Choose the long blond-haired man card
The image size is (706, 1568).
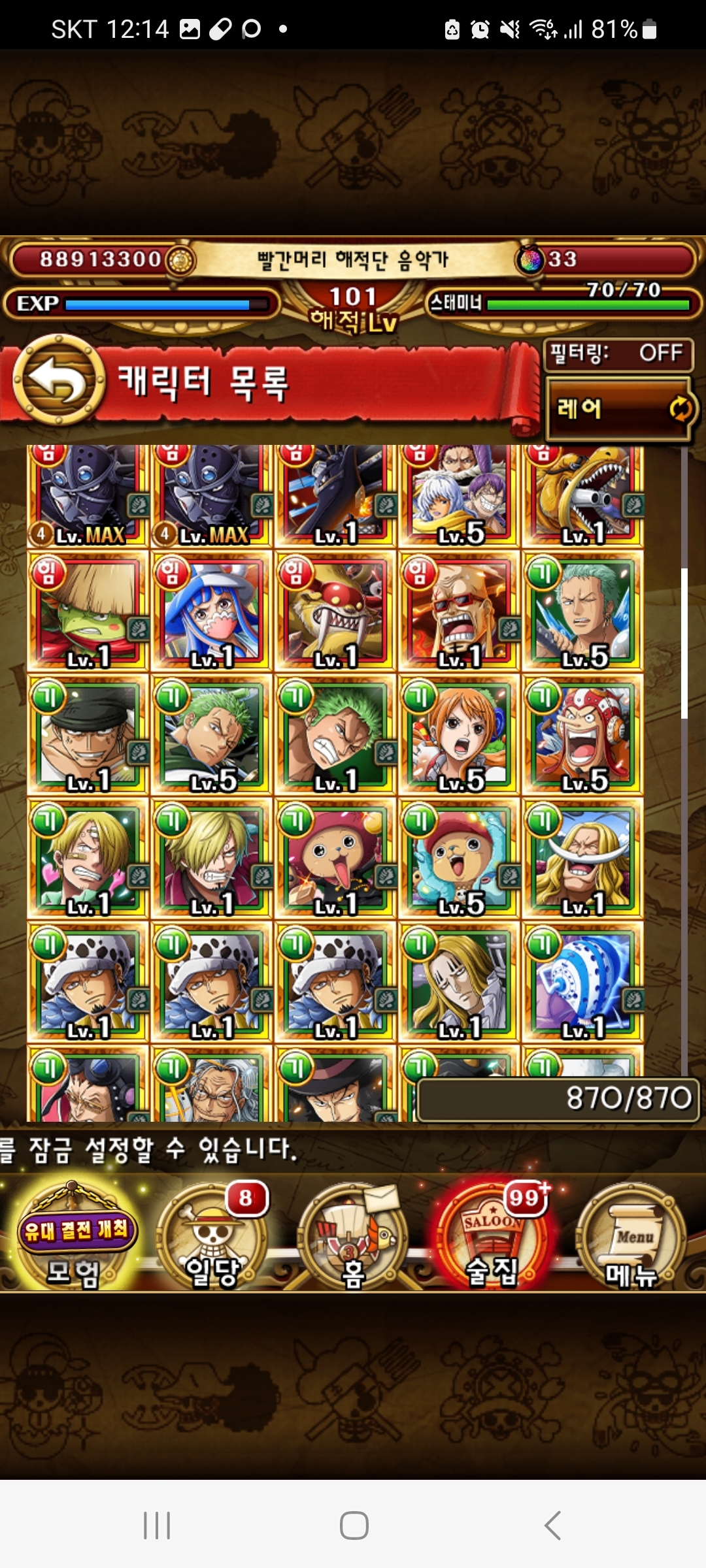(459, 983)
